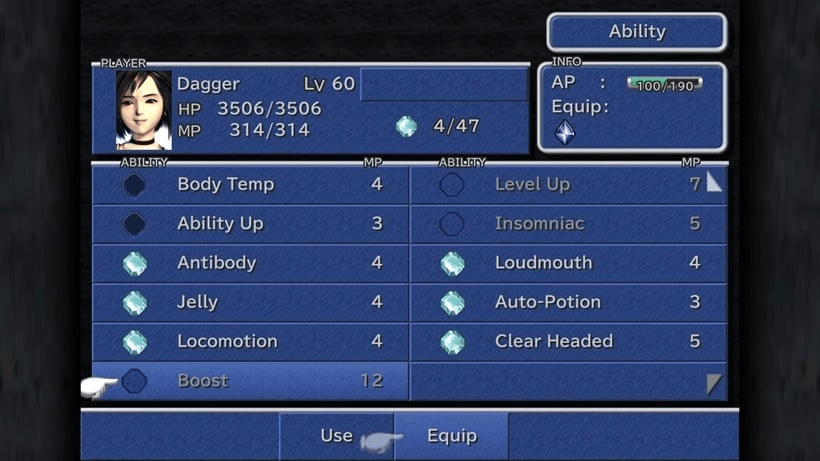Image resolution: width=820 pixels, height=461 pixels.
Task: Equip the Boost ability
Action: (250, 381)
